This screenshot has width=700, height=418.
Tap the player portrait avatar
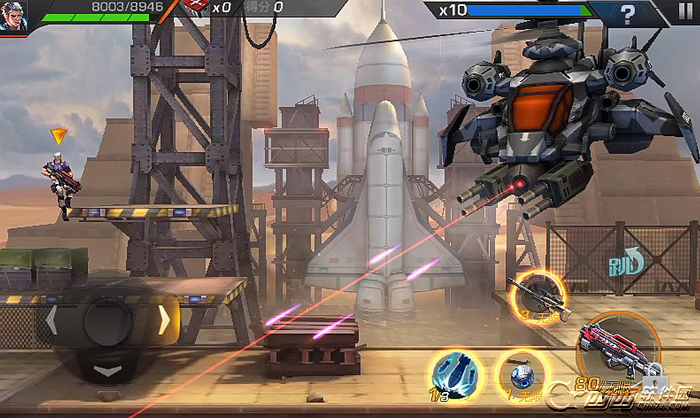tap(13, 16)
